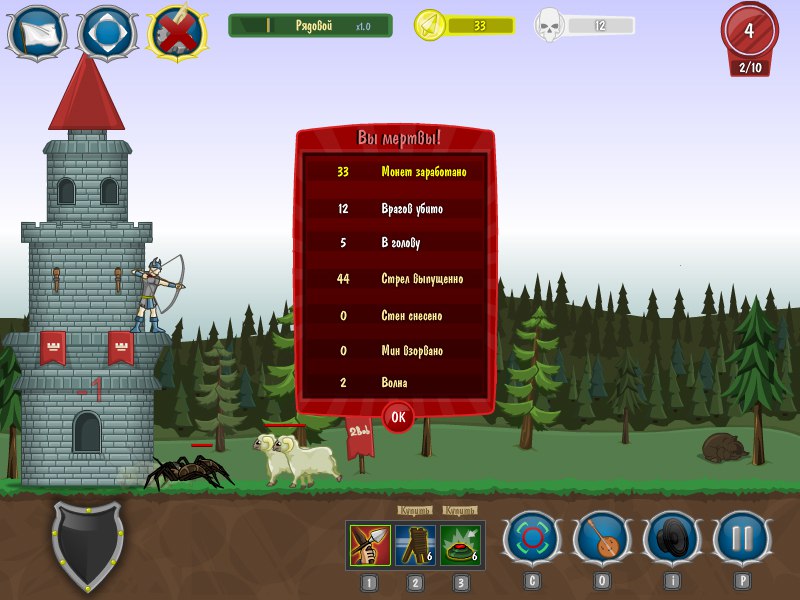Activate the red target crosshair button

(x=531, y=540)
